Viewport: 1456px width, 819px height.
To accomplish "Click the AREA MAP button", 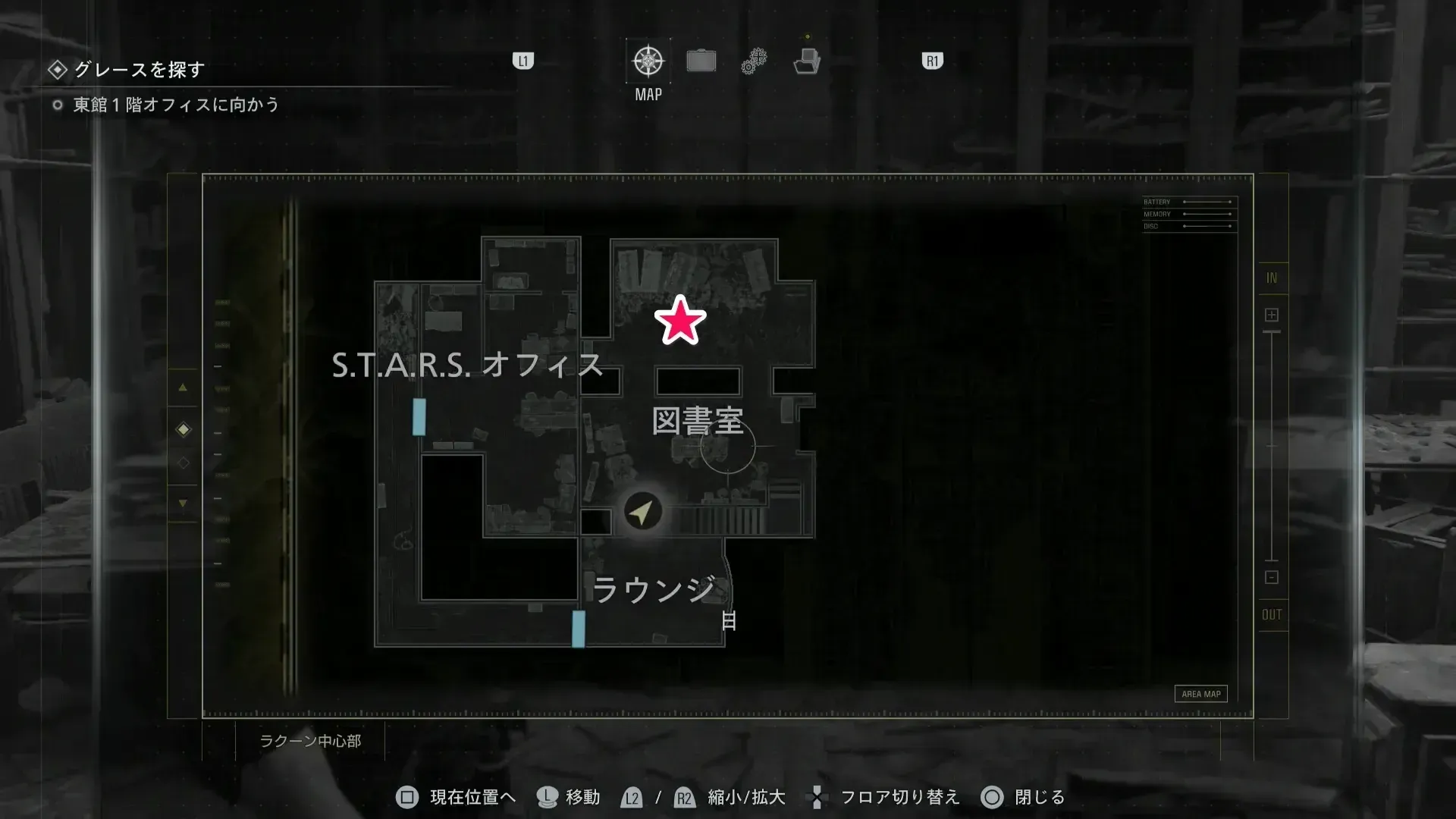I will 1201,693.
